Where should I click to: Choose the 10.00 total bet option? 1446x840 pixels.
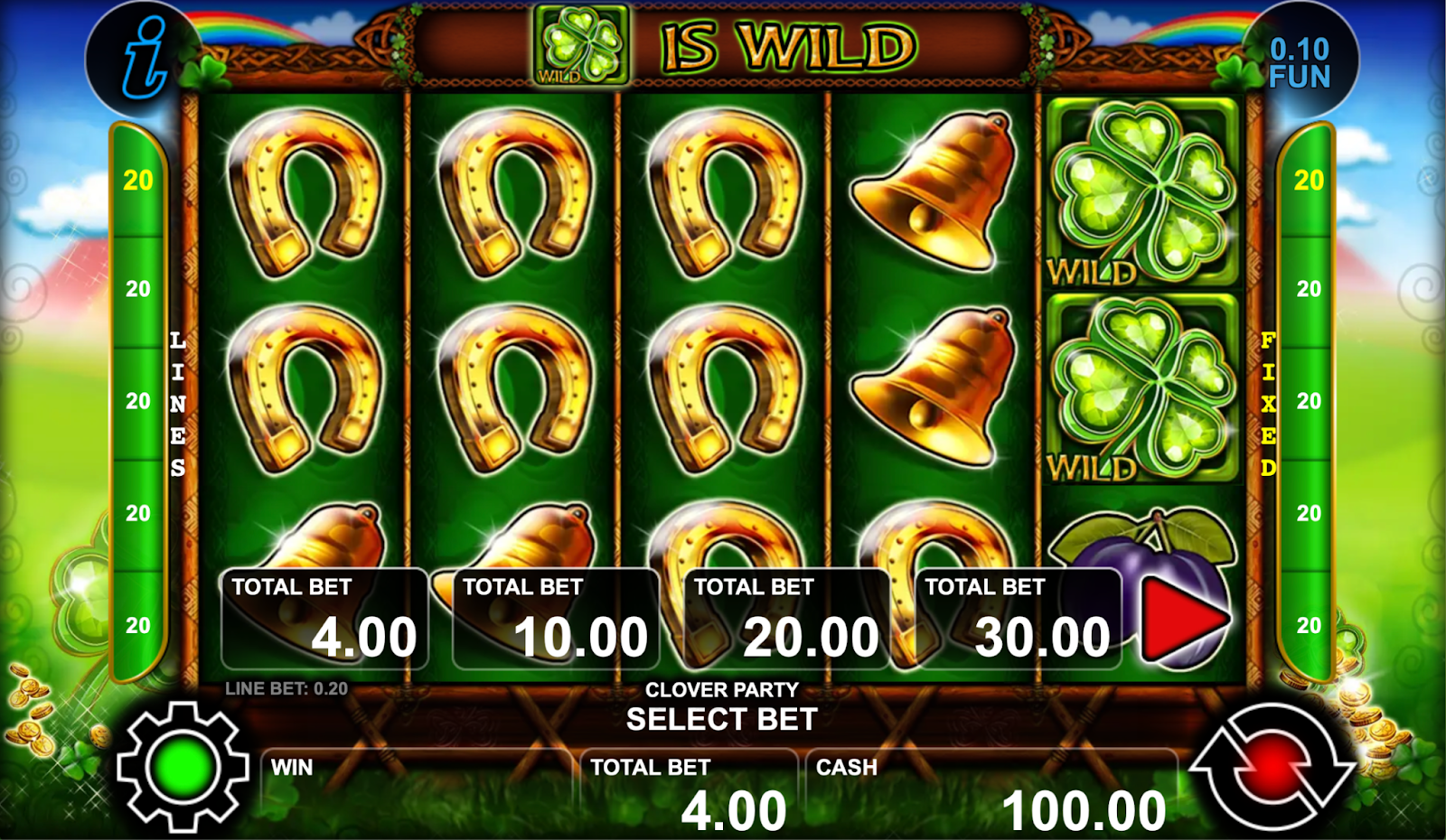(555, 620)
